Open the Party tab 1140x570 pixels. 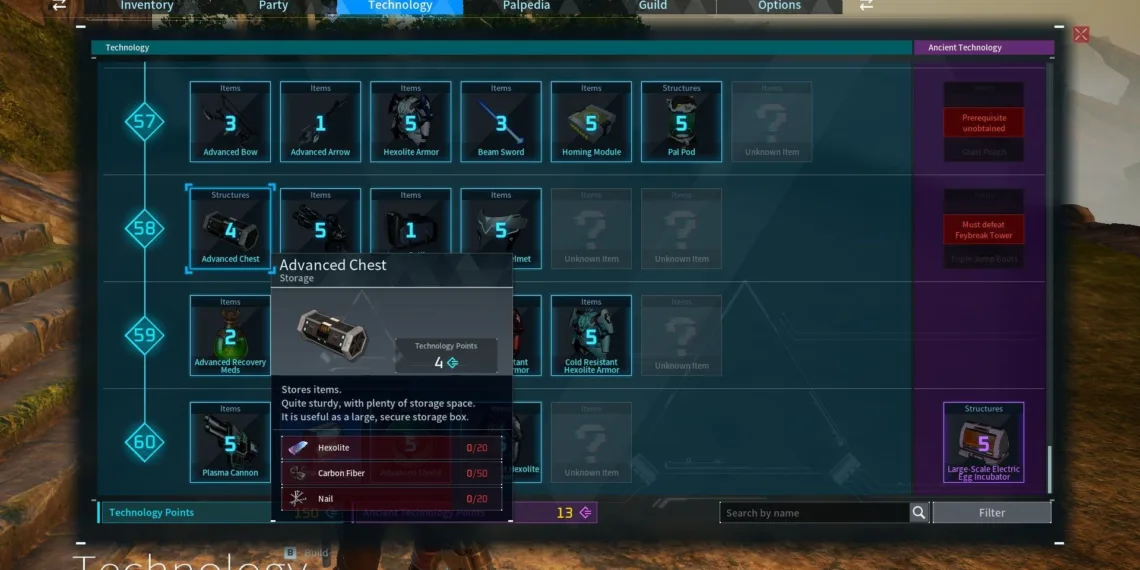pos(273,6)
